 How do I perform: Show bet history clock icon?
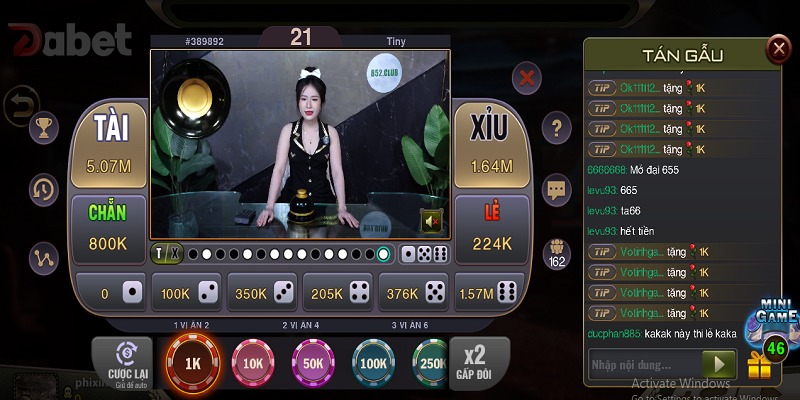(44, 188)
